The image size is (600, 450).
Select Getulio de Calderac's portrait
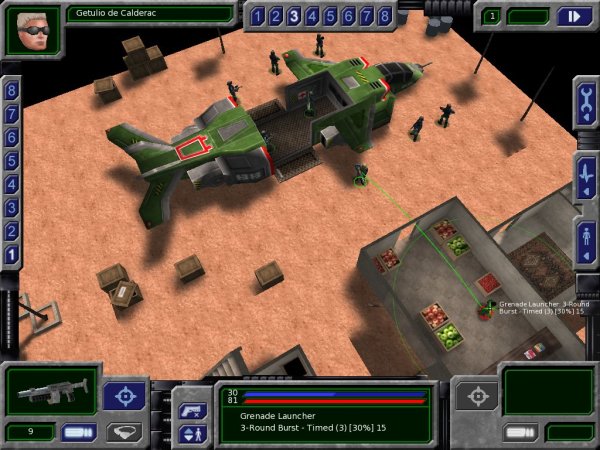point(33,30)
